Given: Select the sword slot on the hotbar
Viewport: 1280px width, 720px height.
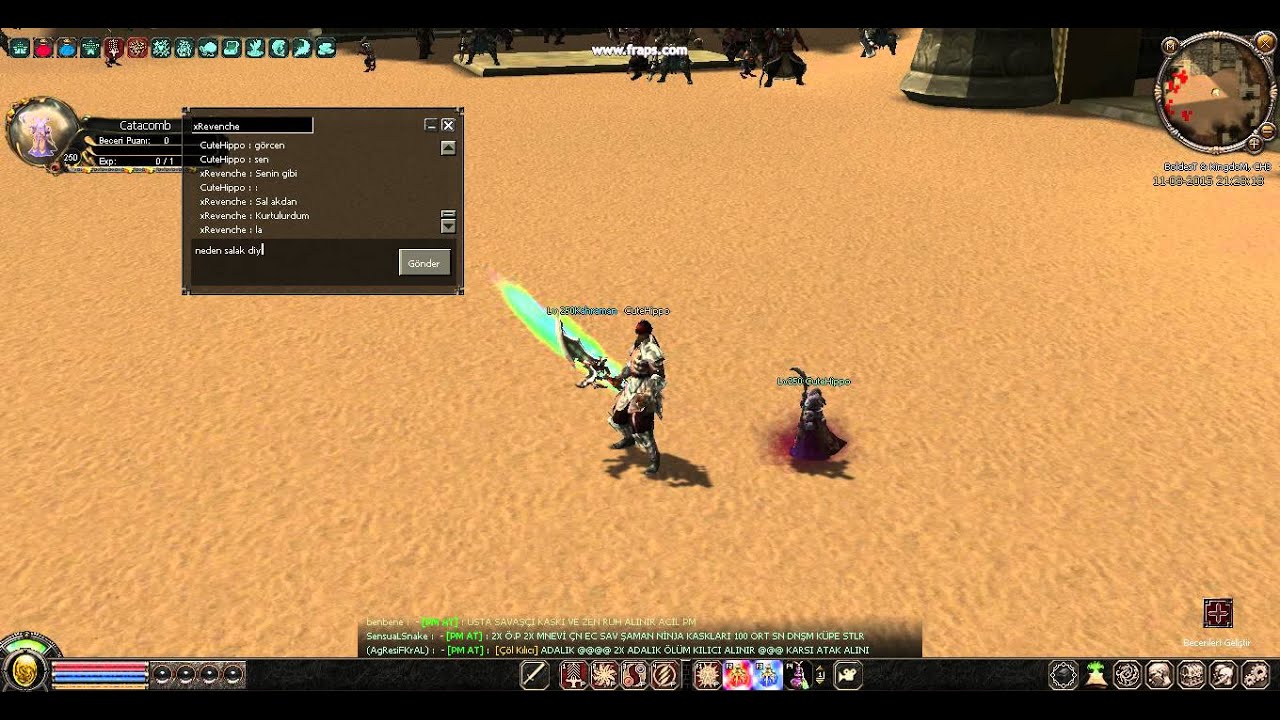Looking at the screenshot, I should (x=534, y=676).
